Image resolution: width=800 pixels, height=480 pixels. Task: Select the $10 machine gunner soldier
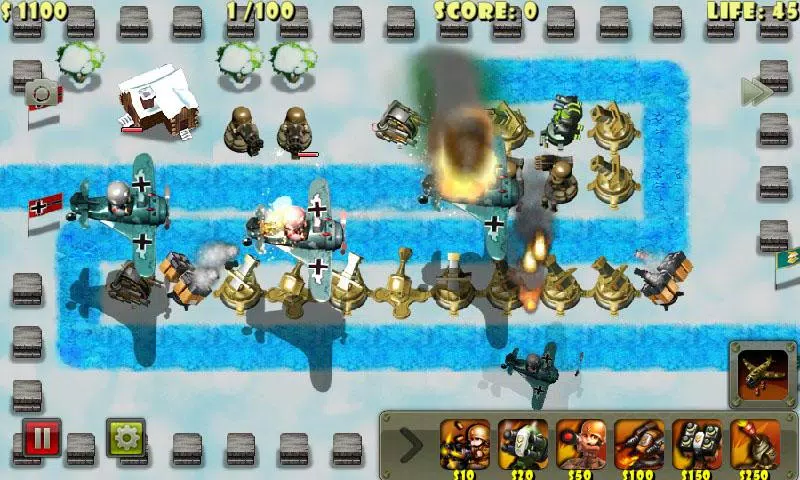pyautogui.click(x=465, y=443)
